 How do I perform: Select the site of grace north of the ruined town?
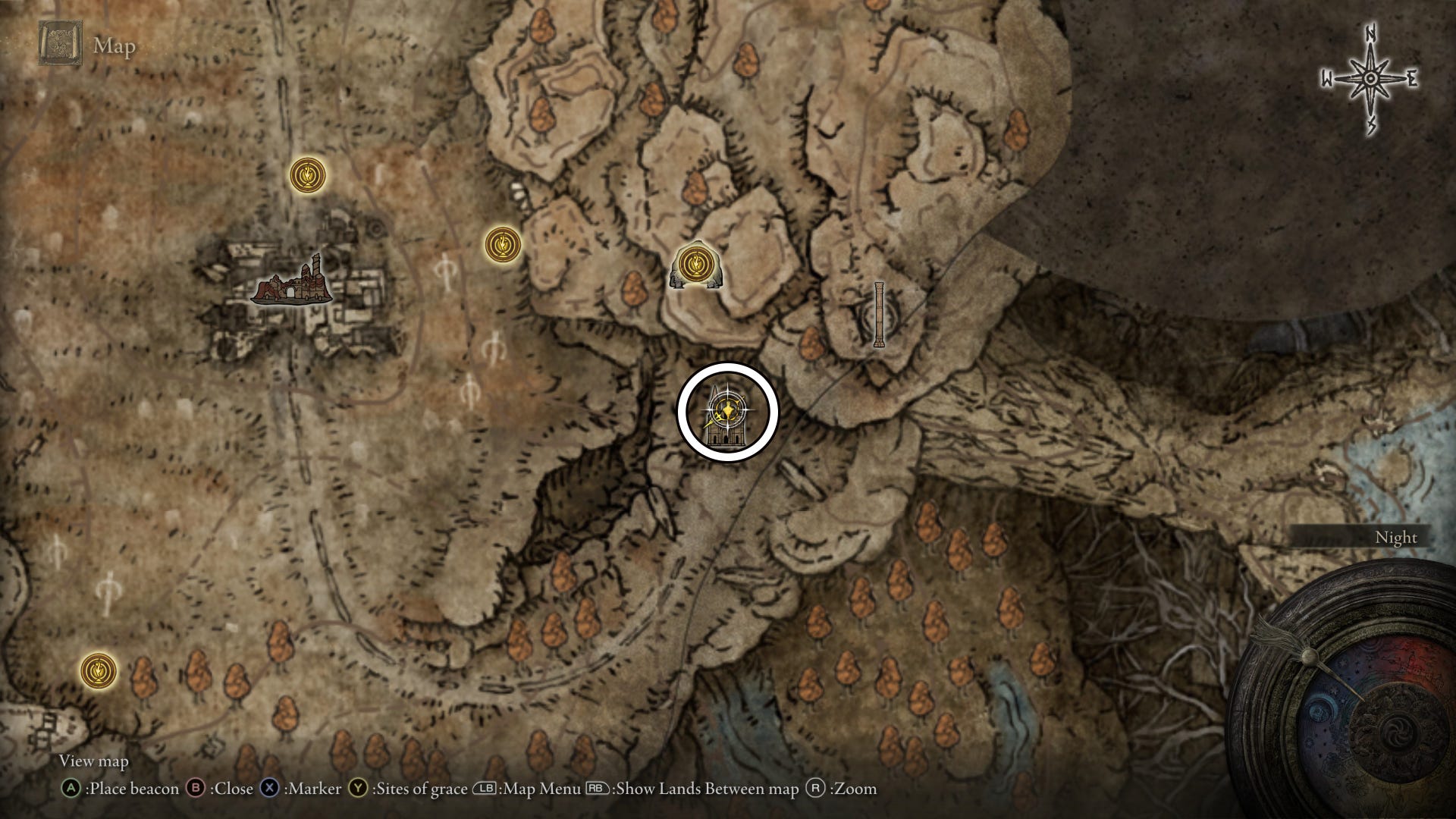click(308, 175)
